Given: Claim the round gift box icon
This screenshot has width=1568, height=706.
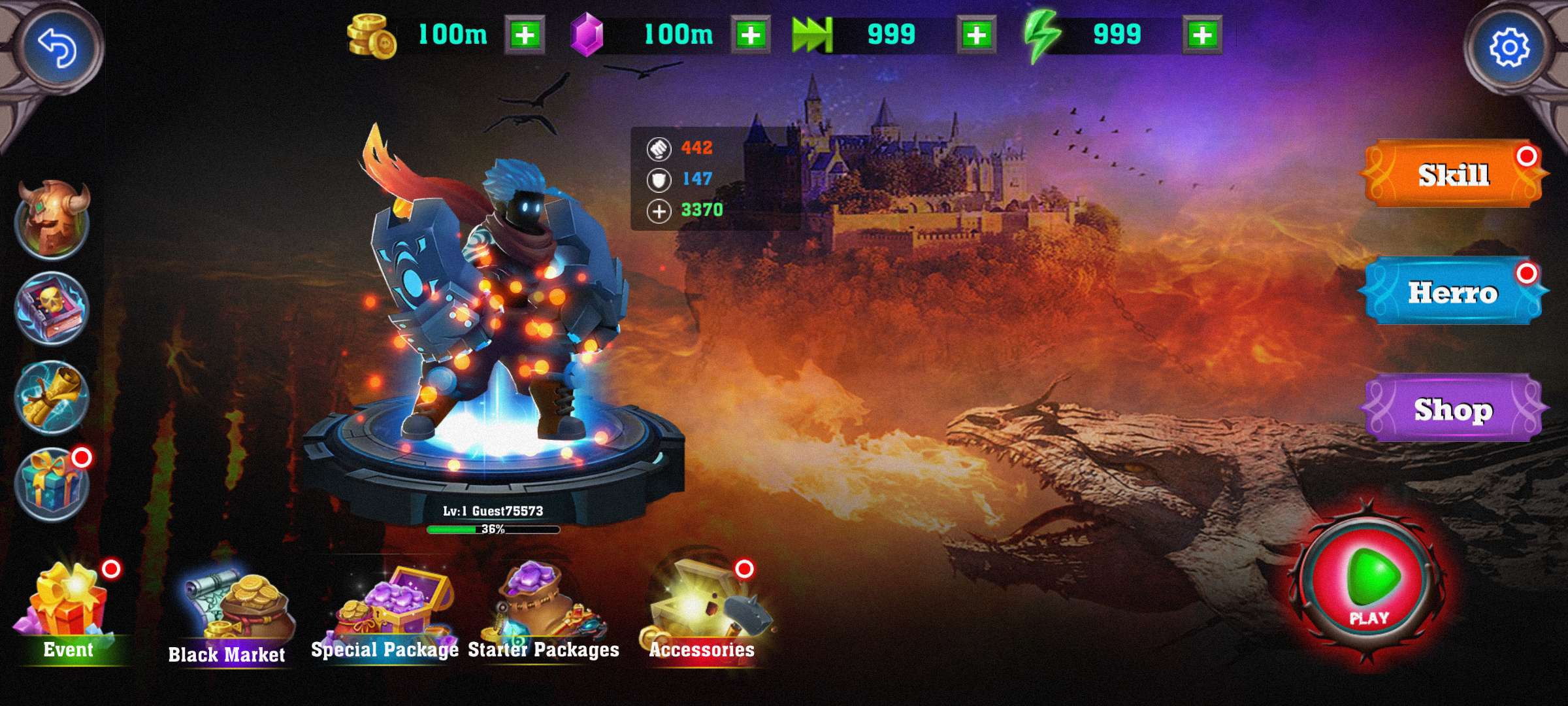Looking at the screenshot, I should coord(52,485).
